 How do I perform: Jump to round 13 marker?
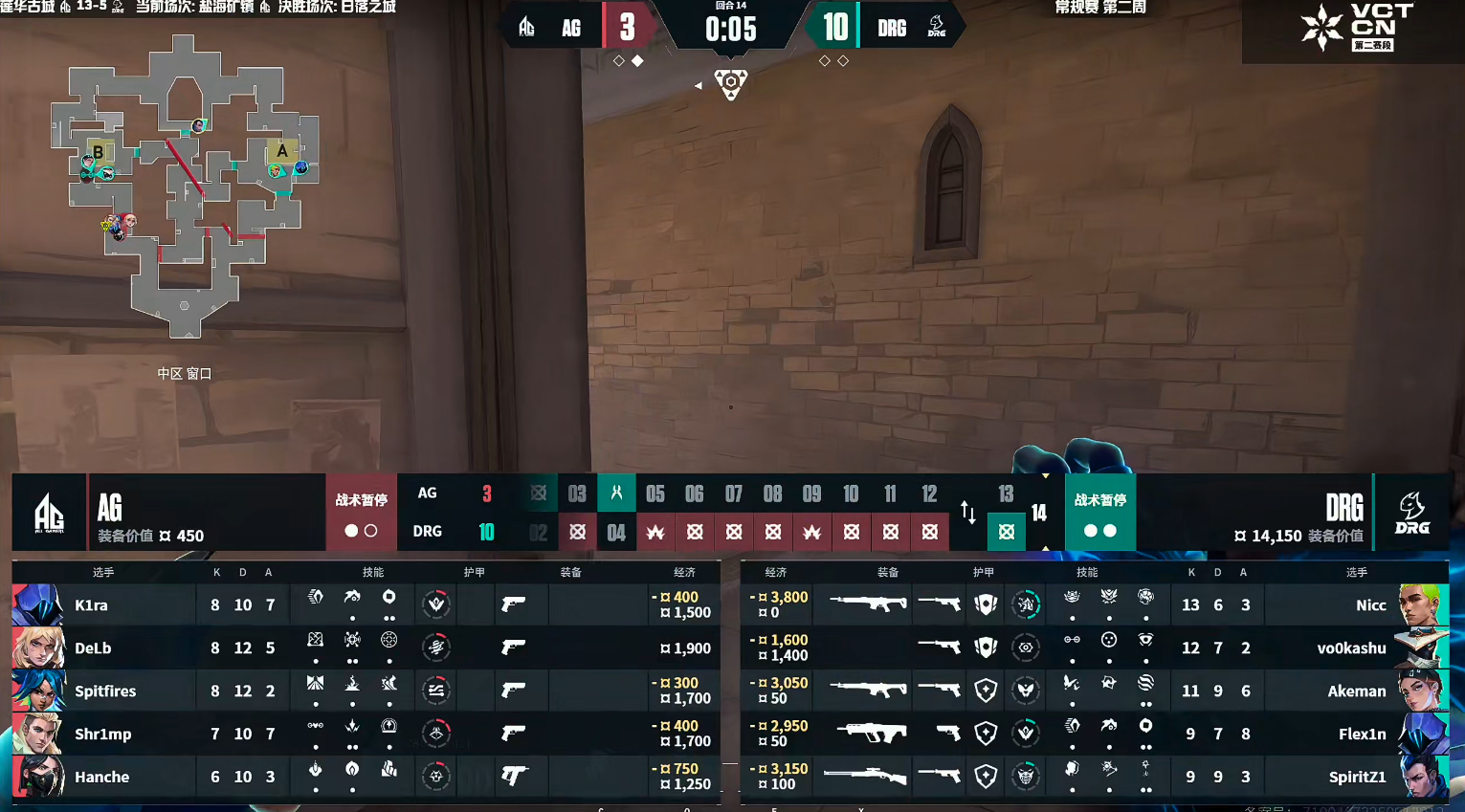pos(1006,494)
